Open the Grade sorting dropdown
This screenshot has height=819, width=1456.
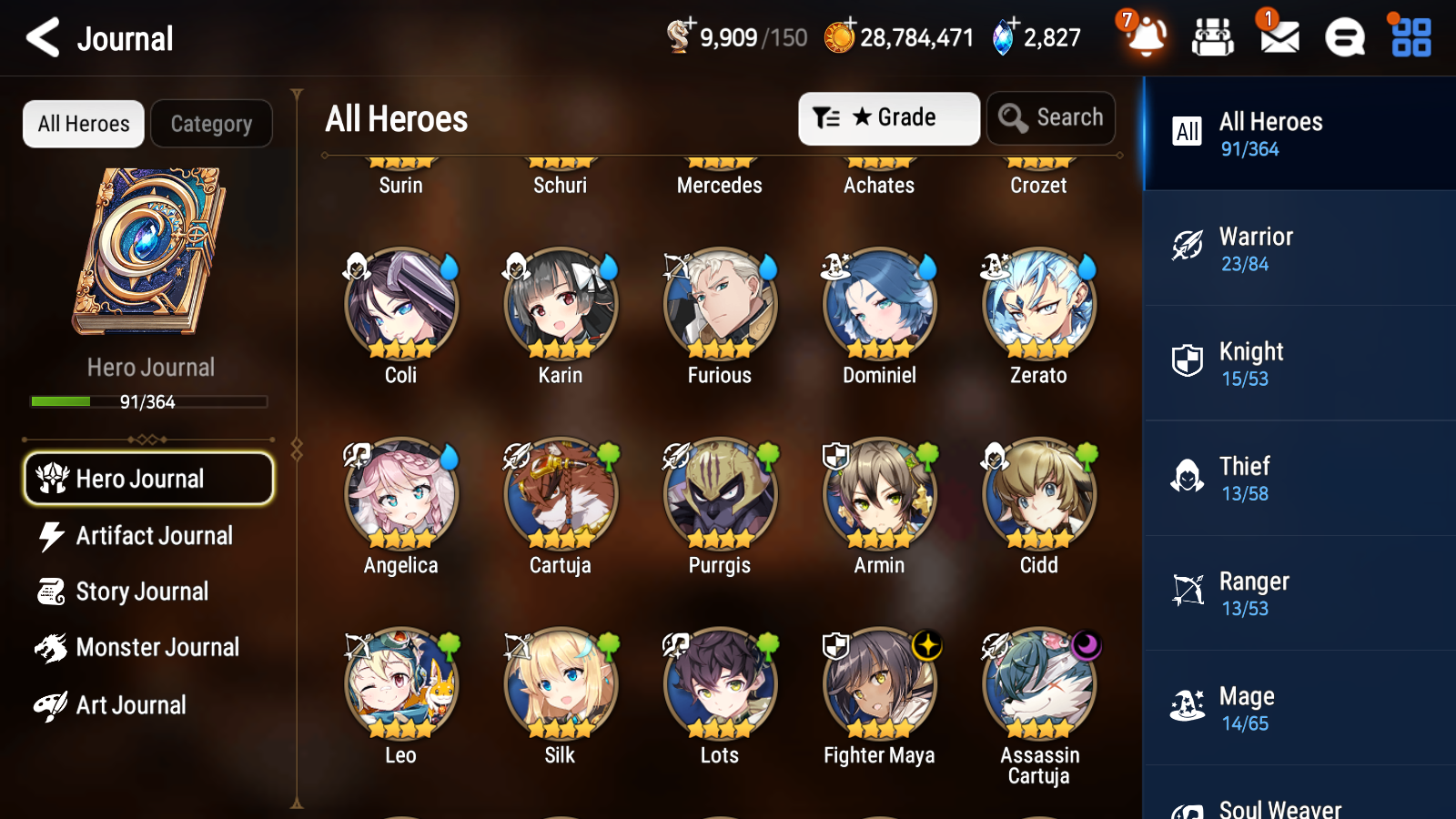pyautogui.click(x=887, y=117)
